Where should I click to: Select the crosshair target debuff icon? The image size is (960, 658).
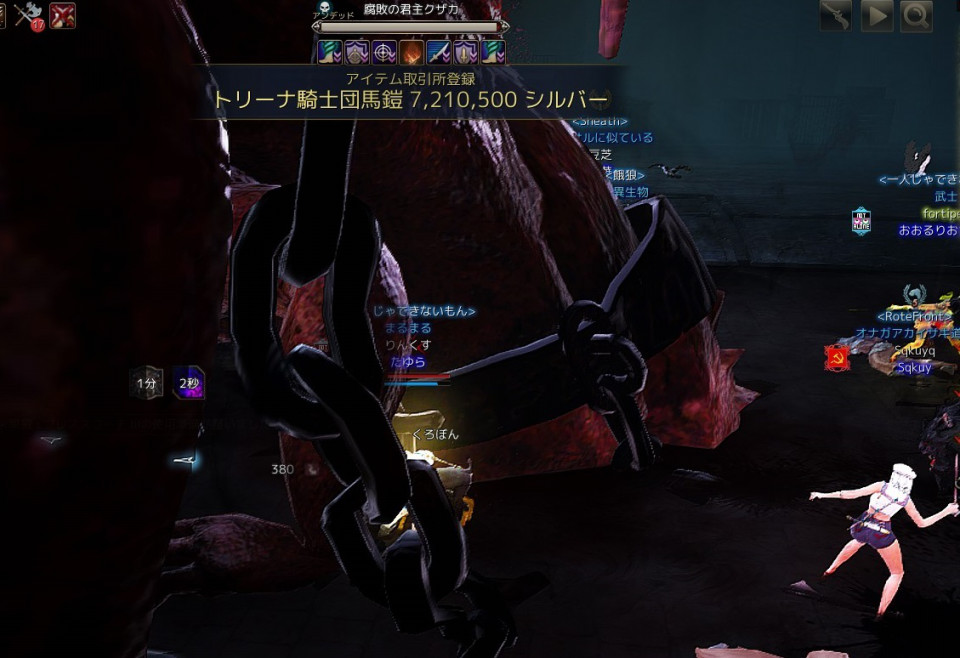tap(384, 52)
